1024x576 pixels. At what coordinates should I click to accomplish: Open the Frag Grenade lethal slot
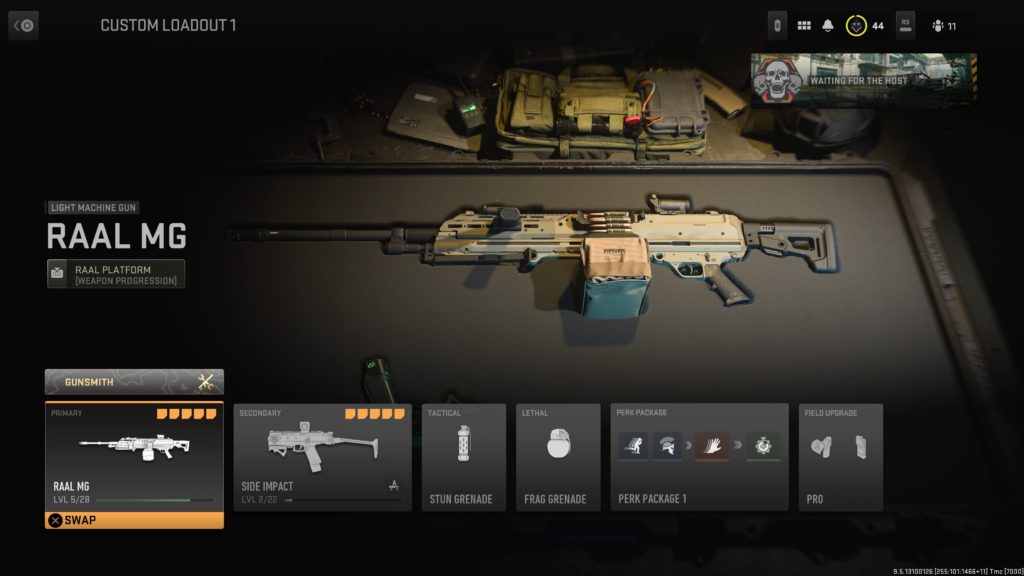[557, 457]
